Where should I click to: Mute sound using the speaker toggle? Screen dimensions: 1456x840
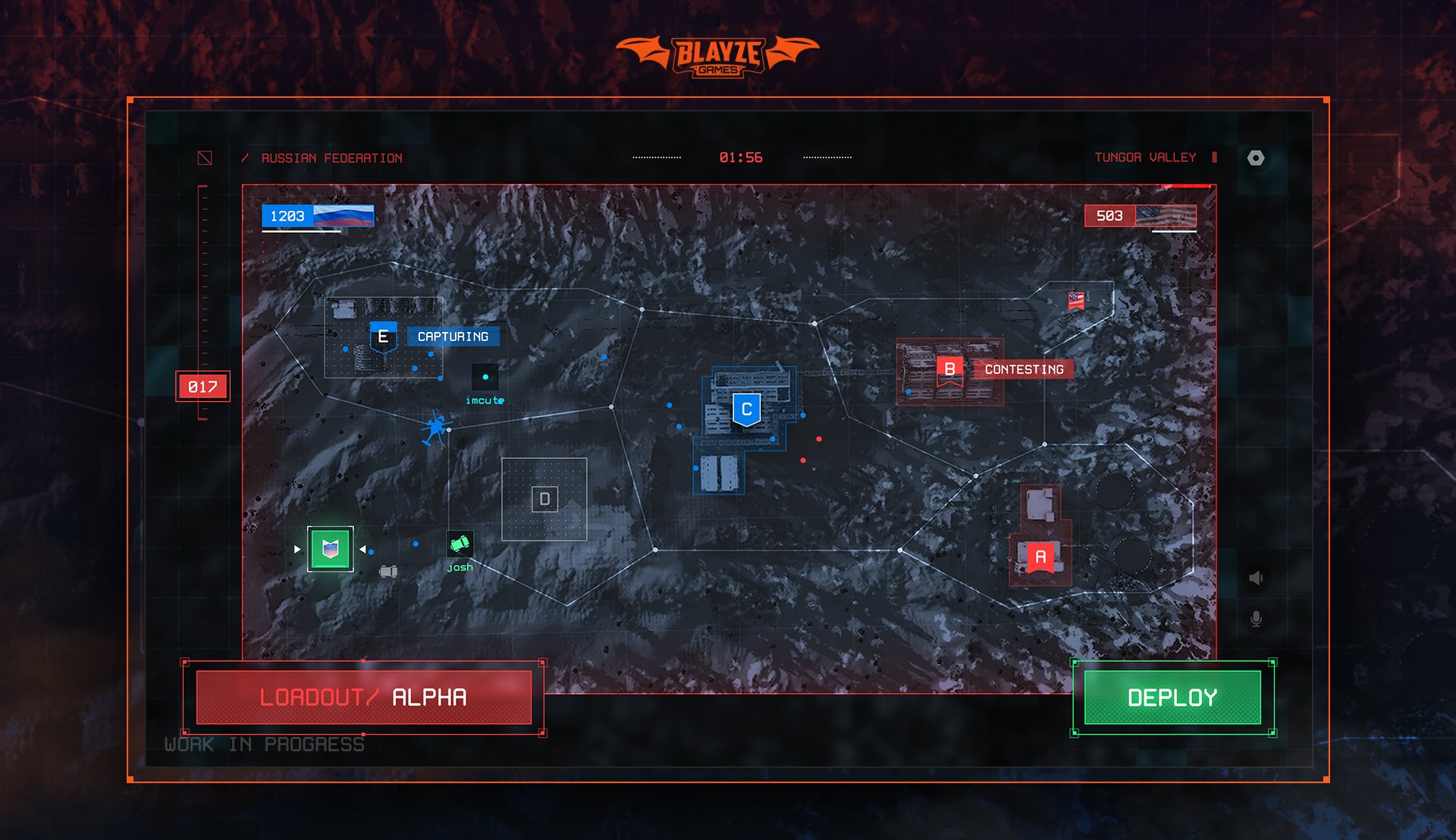[1257, 577]
